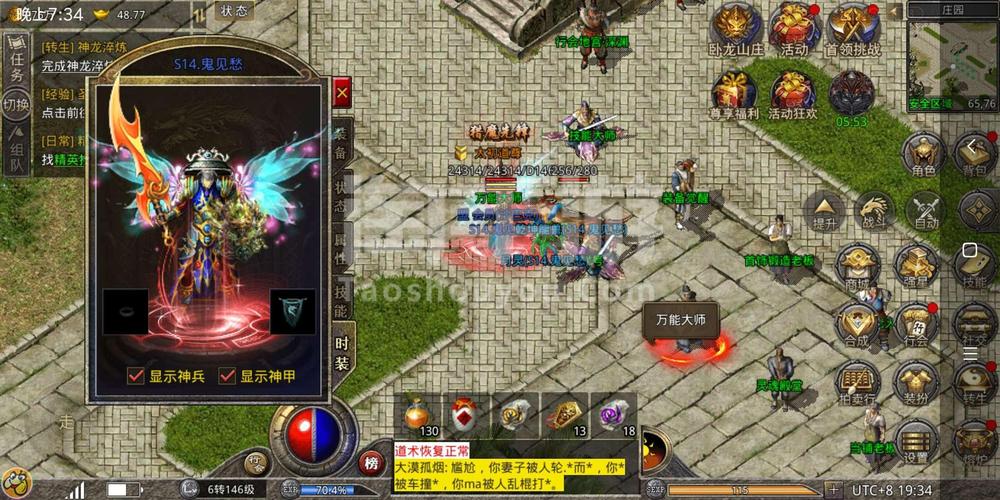This screenshot has height=500, width=1000.
Task: Use the red potion with 130 count
Action: [417, 414]
